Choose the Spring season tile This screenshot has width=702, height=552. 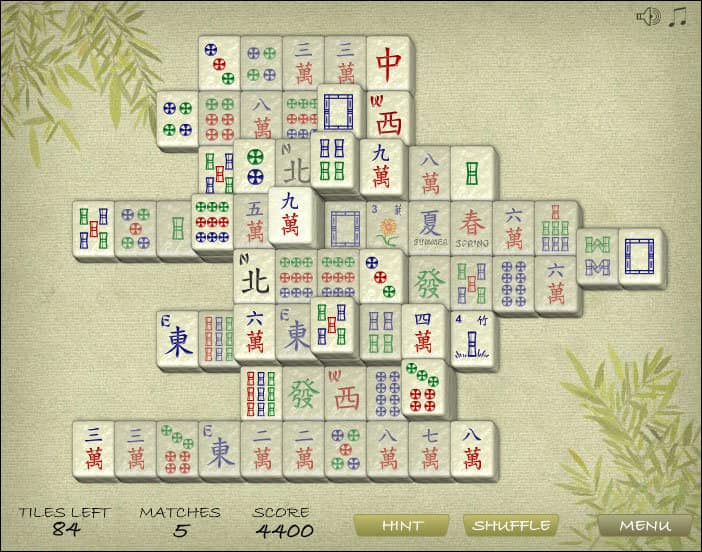pyautogui.click(x=472, y=229)
